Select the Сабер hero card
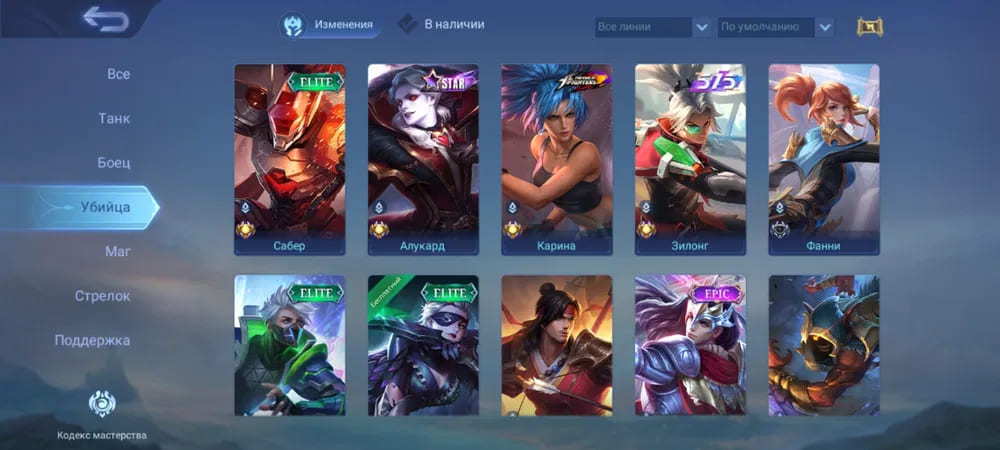 click(289, 159)
